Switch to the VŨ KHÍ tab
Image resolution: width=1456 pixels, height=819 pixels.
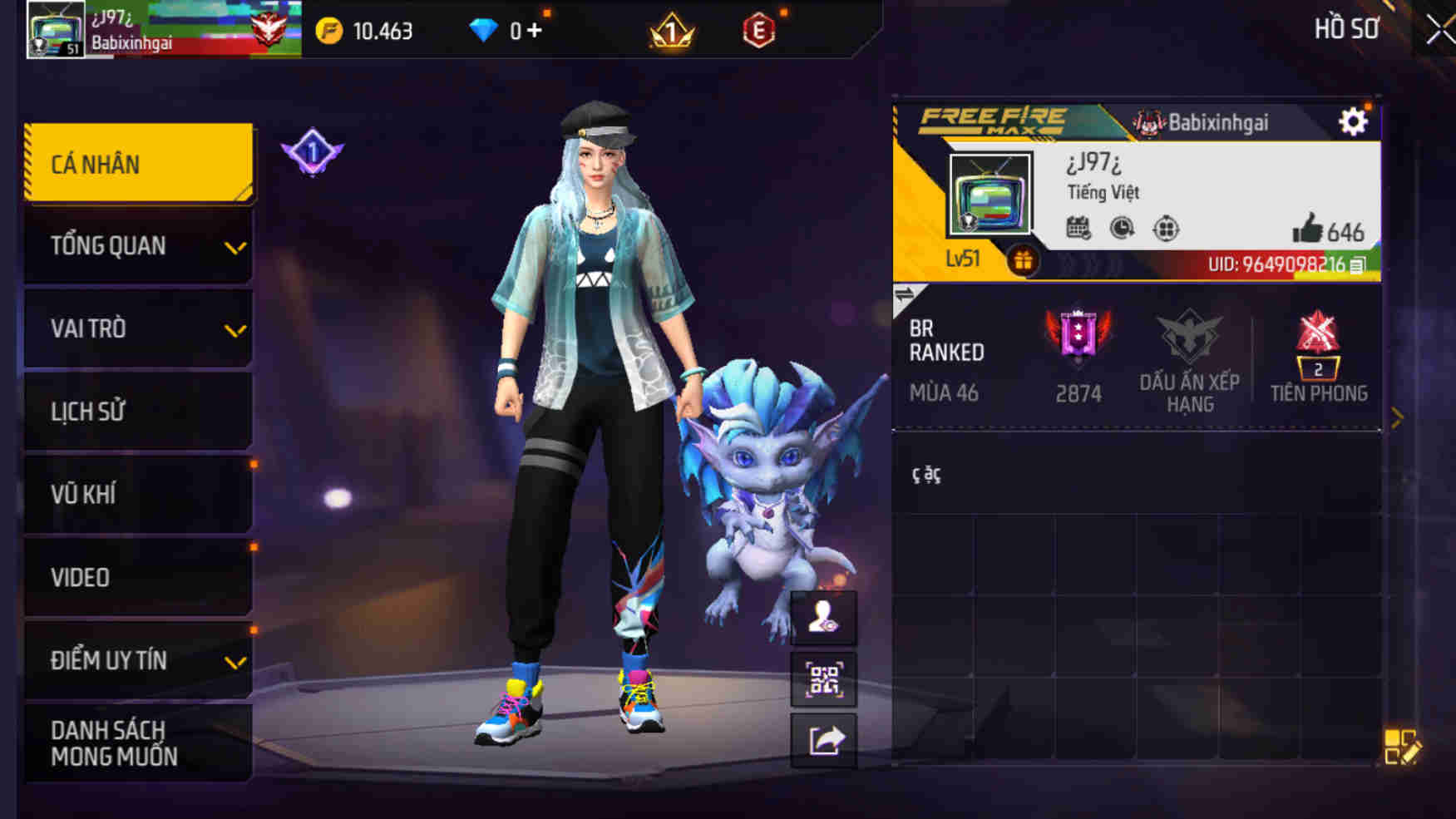pyautogui.click(x=138, y=494)
